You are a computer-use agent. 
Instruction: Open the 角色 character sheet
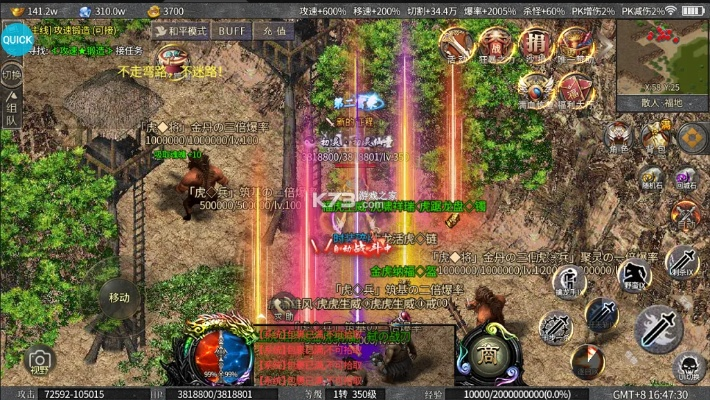coord(619,136)
